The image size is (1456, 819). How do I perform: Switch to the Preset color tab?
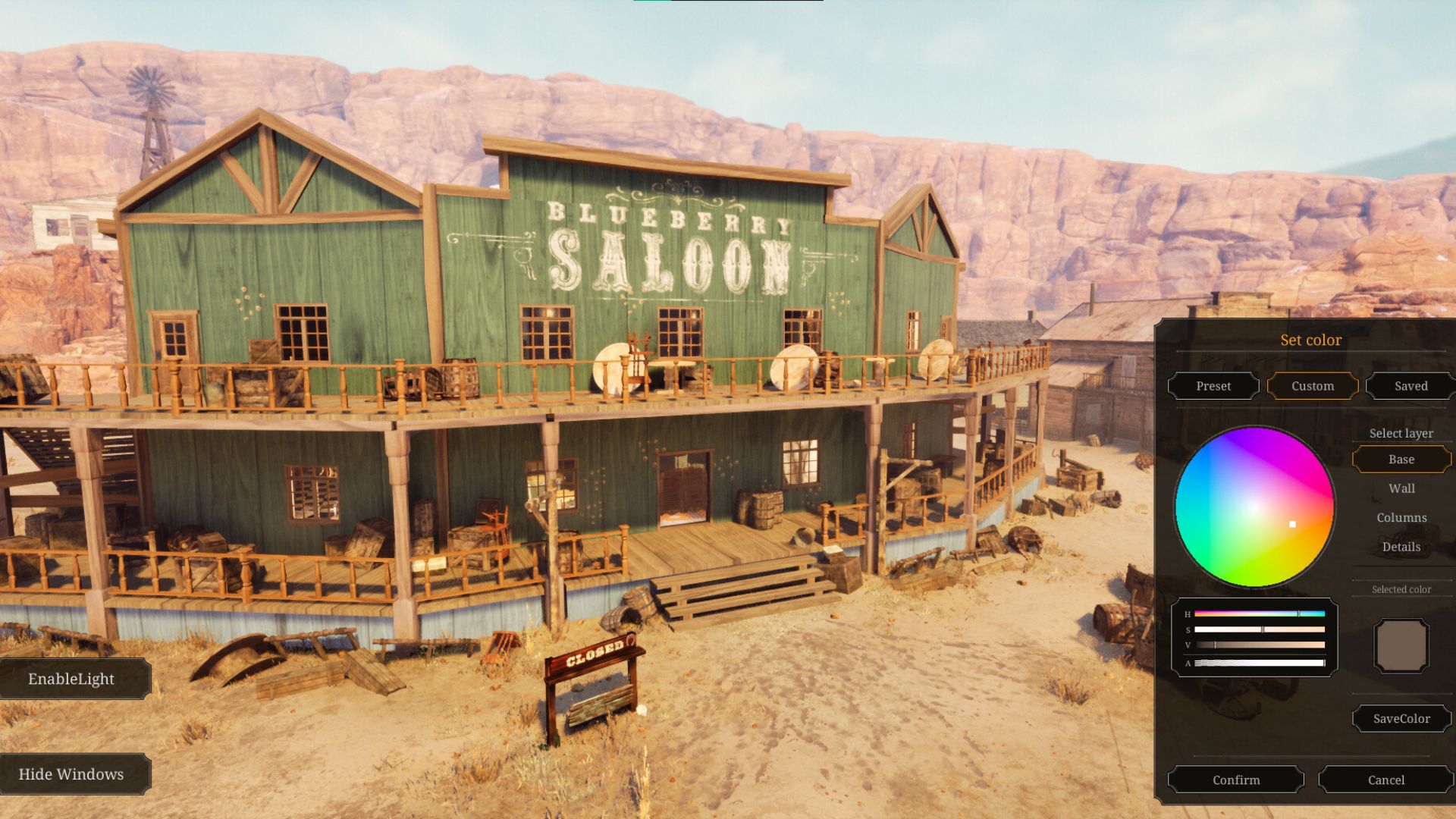(x=1213, y=386)
